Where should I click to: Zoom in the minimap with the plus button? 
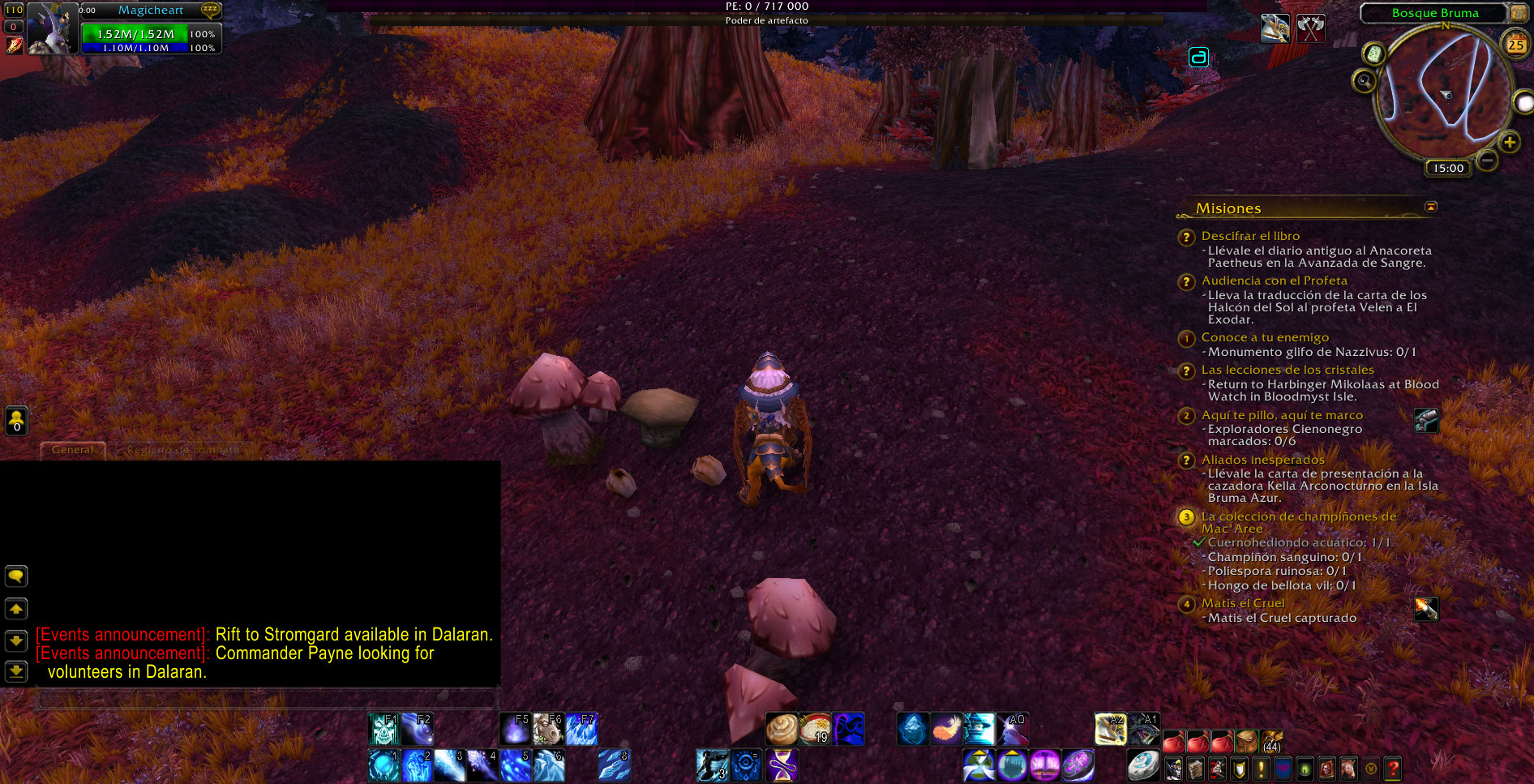[1509, 144]
